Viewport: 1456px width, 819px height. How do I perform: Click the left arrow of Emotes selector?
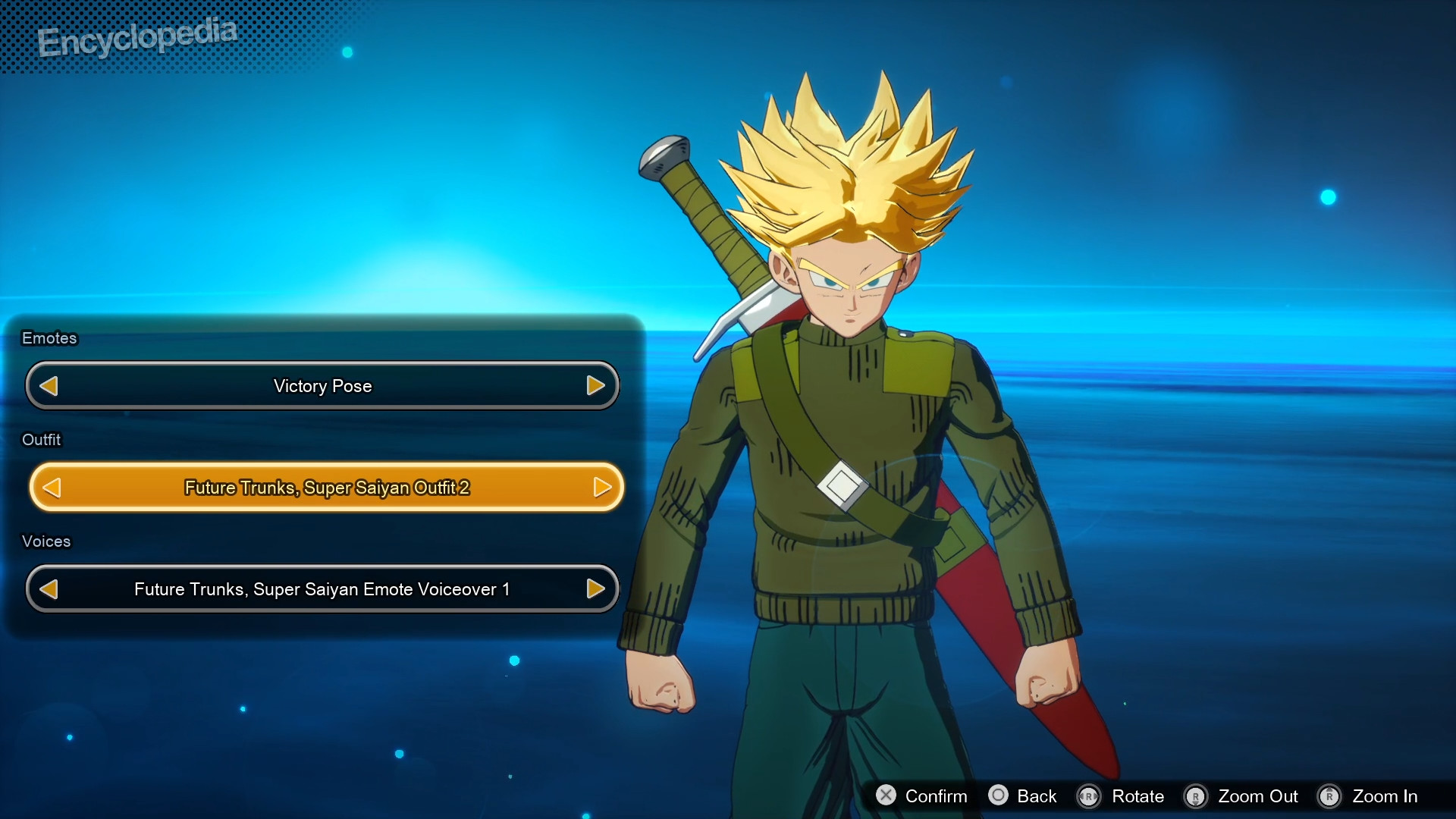(x=49, y=385)
